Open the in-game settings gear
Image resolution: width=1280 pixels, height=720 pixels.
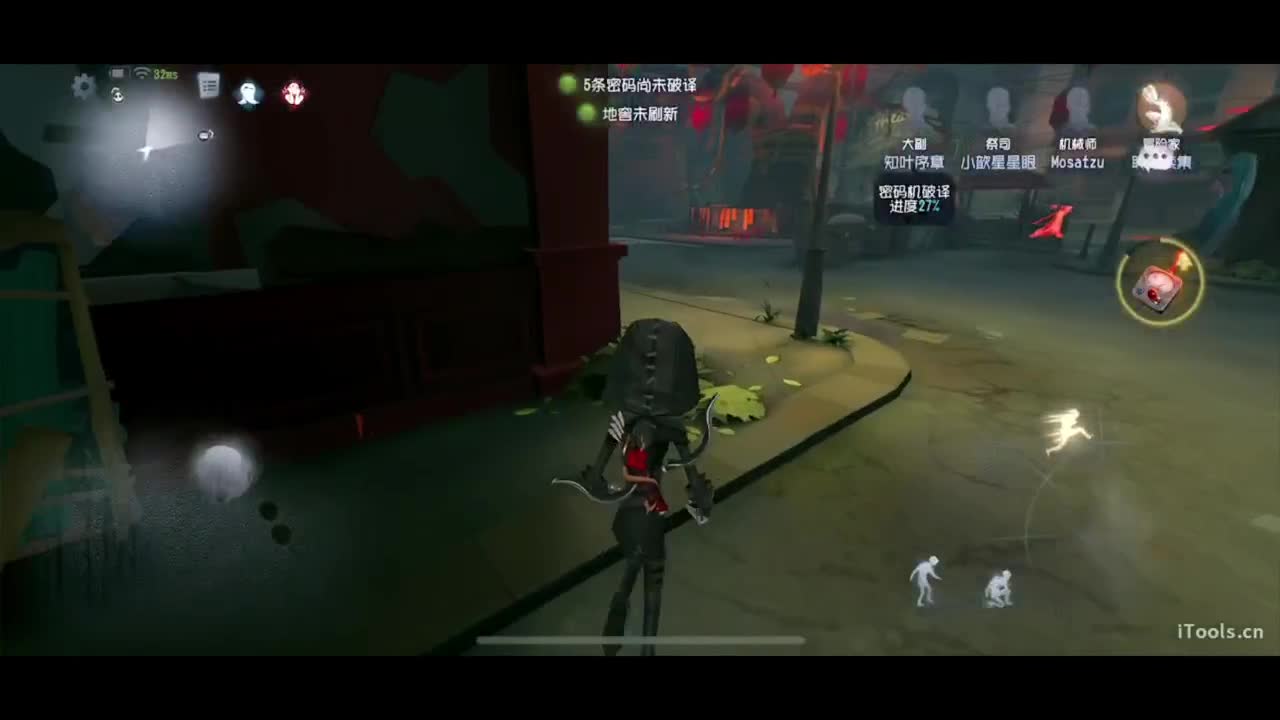[84, 87]
